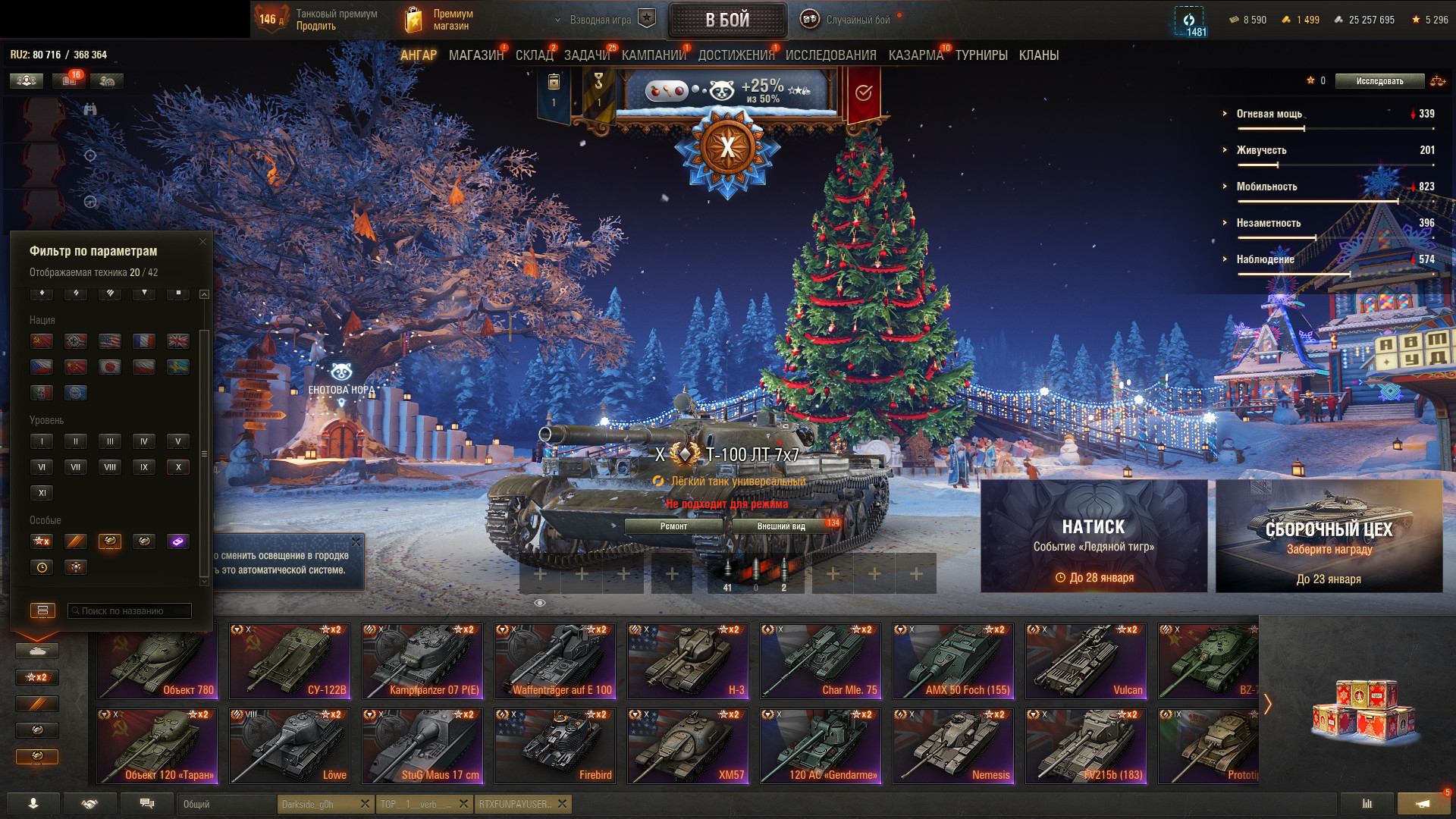Screen dimensions: 1456x819
Task: Open the СБОРОЧНЫЙ ЦЕХ banner
Action: 1329,536
